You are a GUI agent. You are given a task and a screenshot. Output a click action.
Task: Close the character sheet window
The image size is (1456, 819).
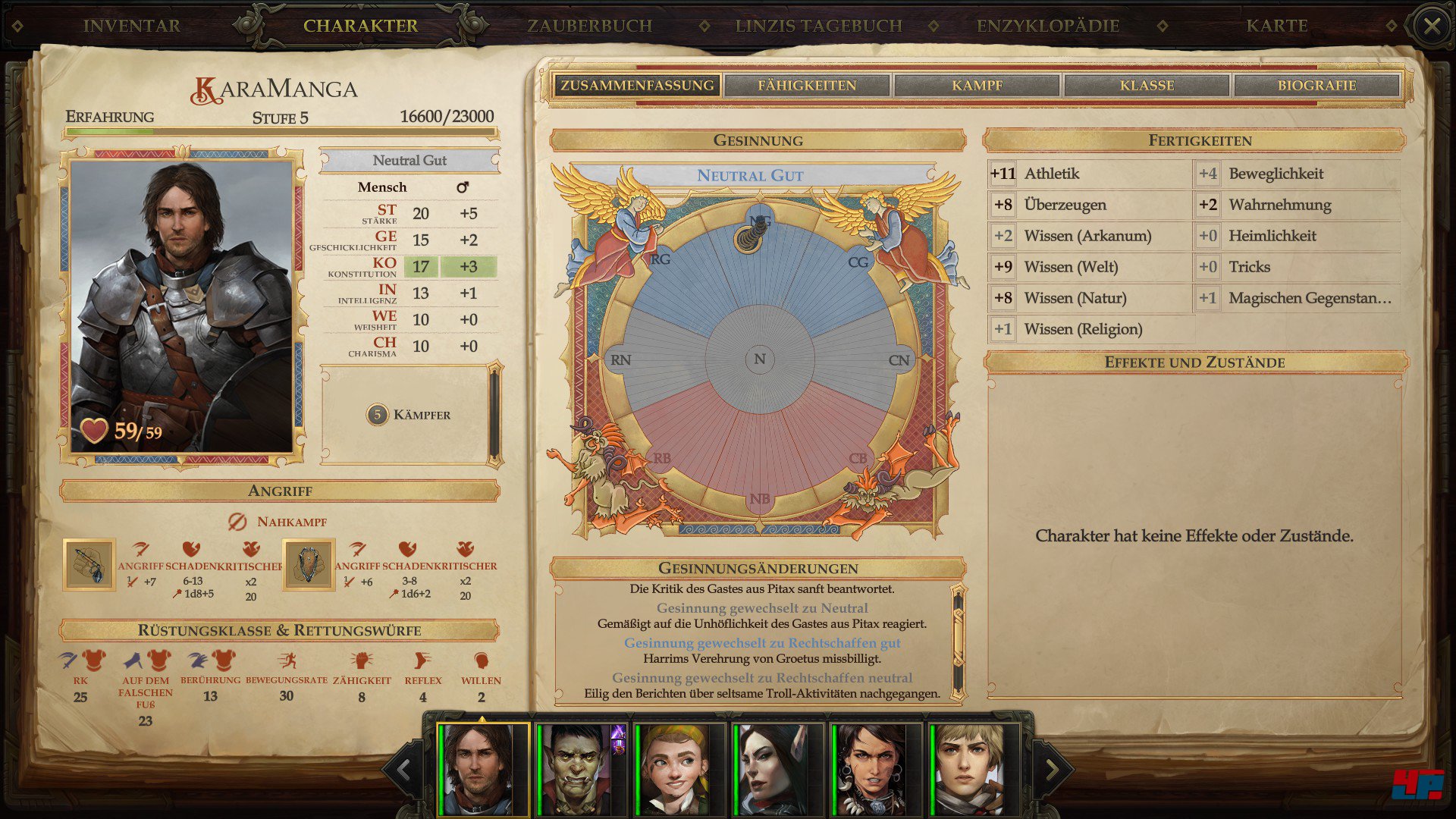click(x=1432, y=27)
